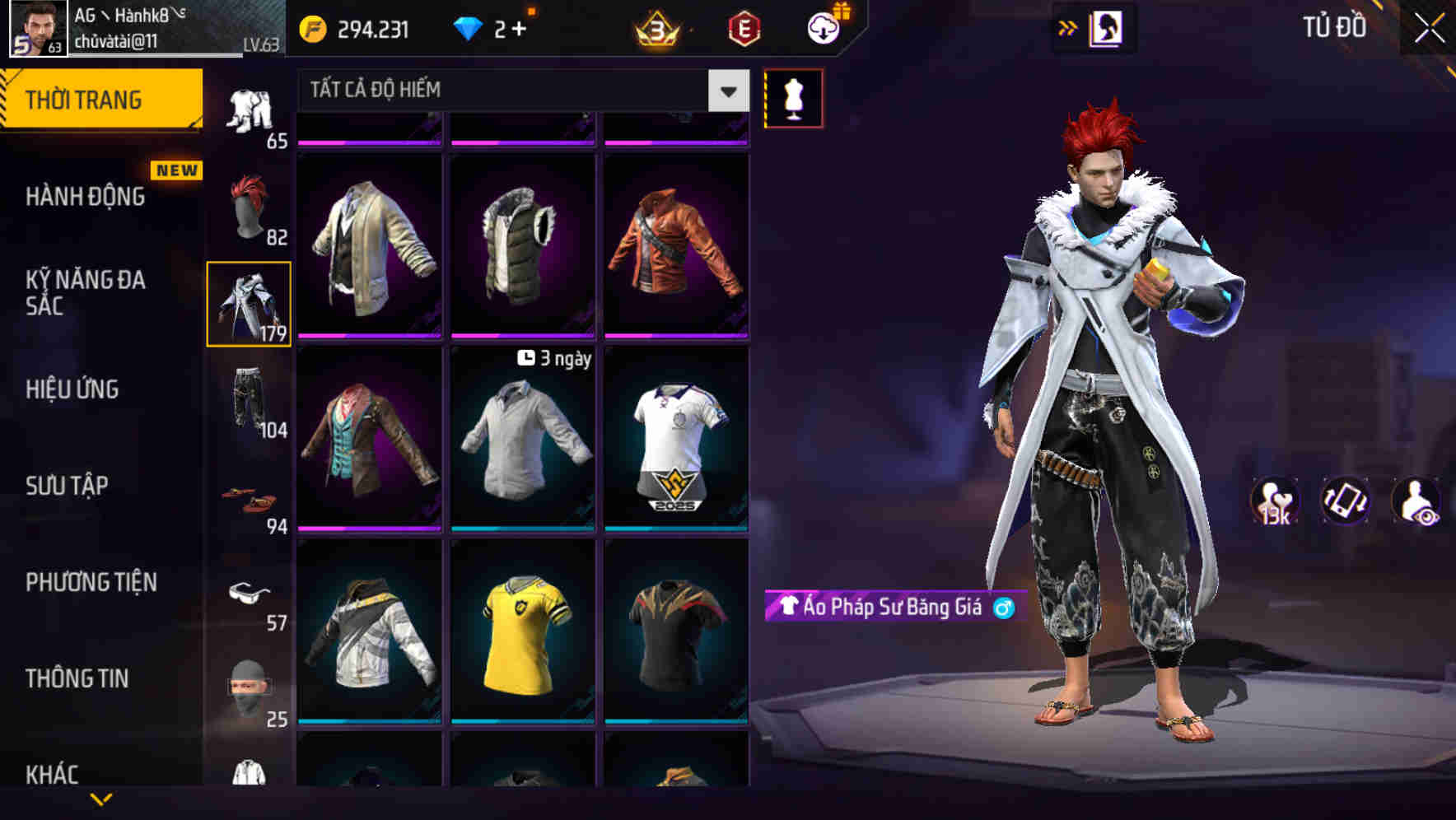1456x820 pixels.
Task: Open the PHƯƠNG TIỆN category
Action: pos(91,581)
